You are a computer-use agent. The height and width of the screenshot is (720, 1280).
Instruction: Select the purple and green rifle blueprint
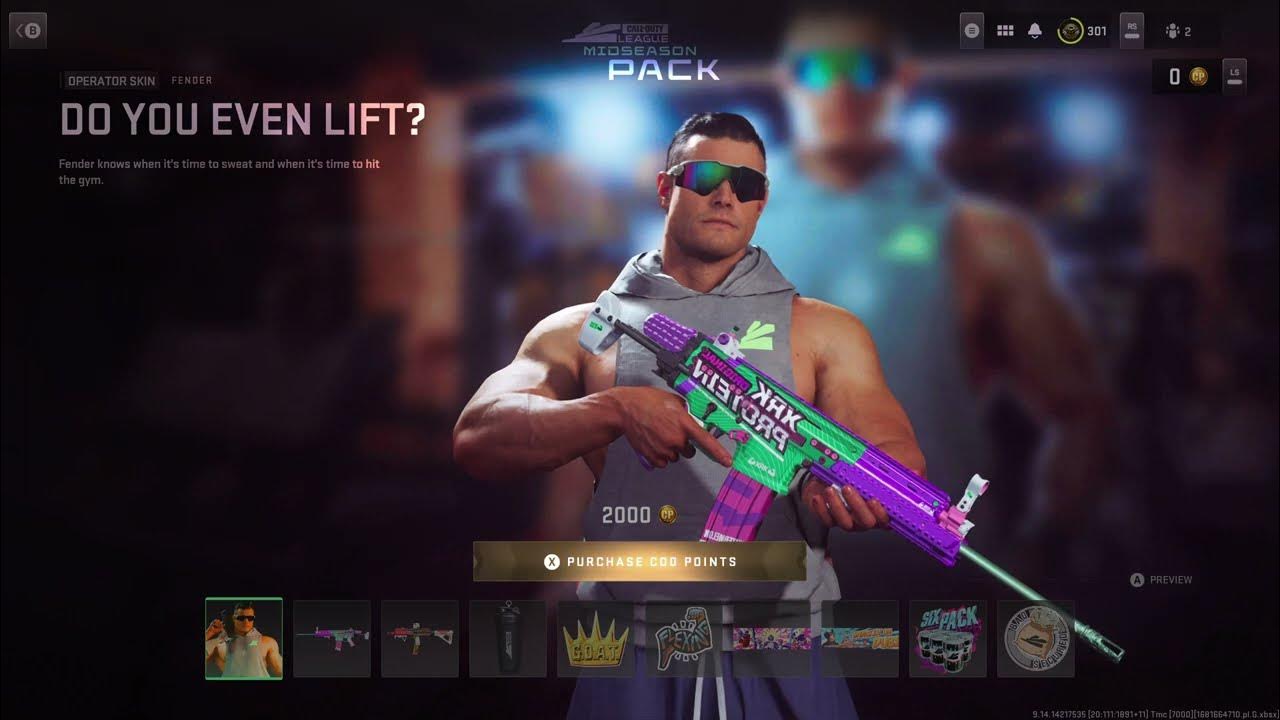tap(332, 639)
